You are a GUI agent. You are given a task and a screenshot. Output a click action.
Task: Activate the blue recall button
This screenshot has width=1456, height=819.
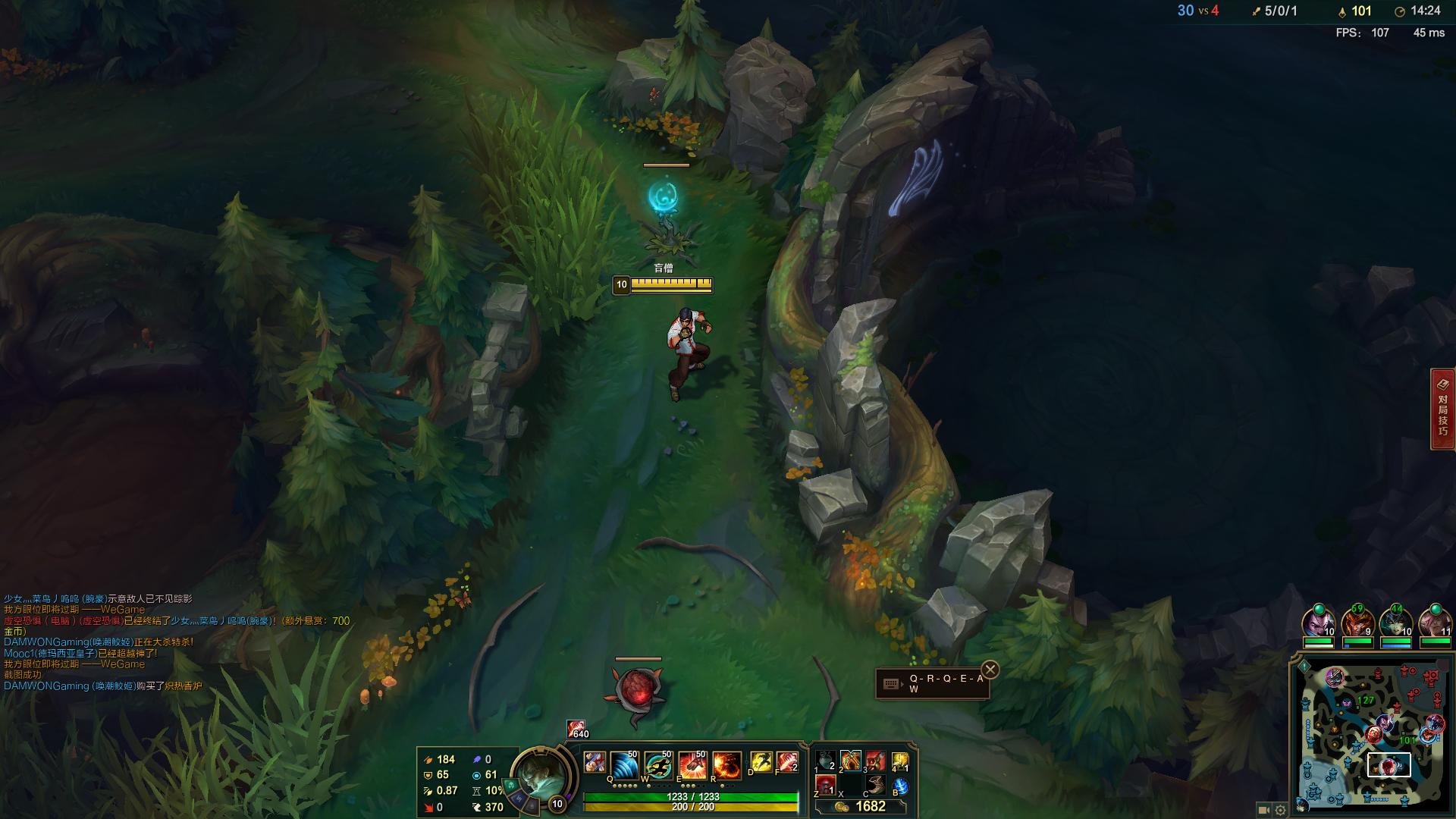click(x=900, y=786)
